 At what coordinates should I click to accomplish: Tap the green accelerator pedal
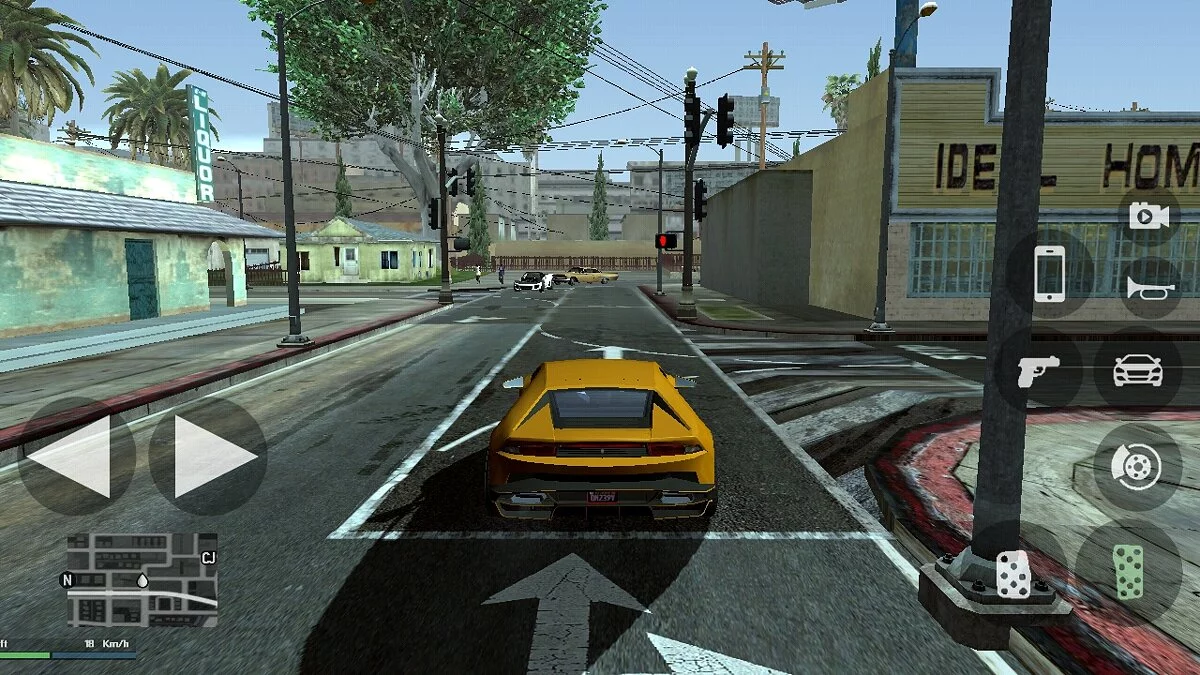pyautogui.click(x=1128, y=572)
